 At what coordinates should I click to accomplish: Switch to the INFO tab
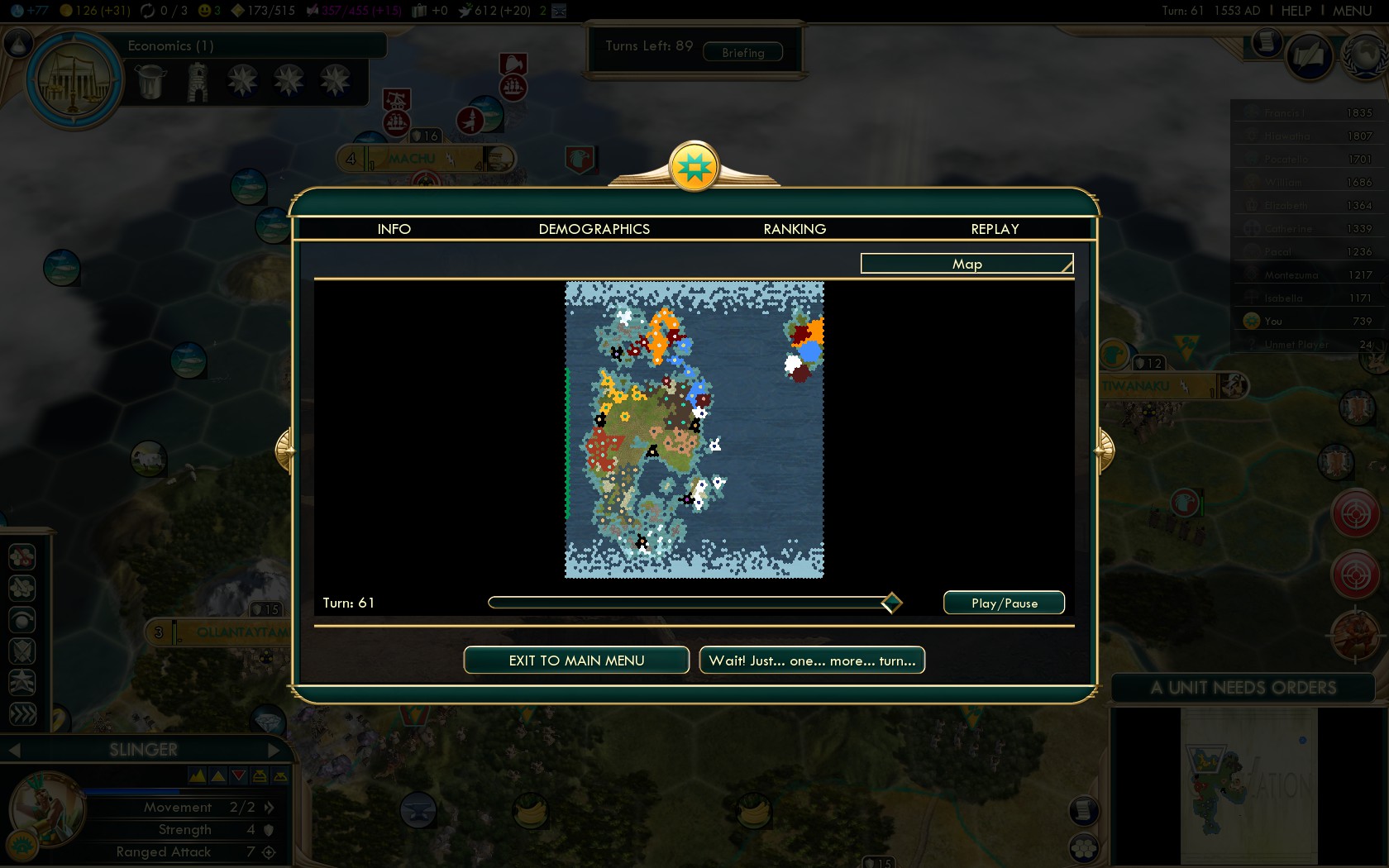(x=394, y=229)
